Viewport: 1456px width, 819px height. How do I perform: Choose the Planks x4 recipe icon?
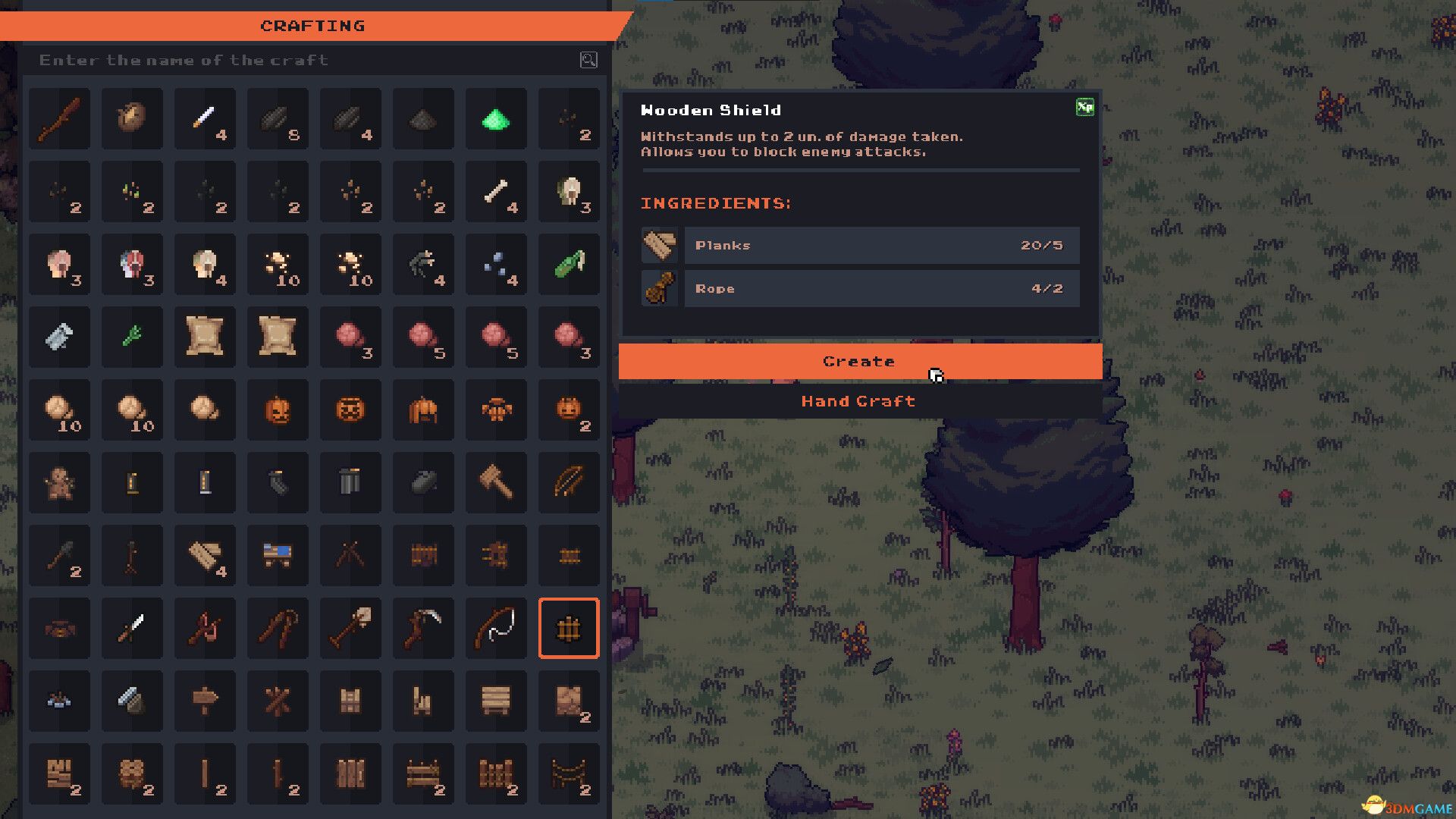pos(205,556)
